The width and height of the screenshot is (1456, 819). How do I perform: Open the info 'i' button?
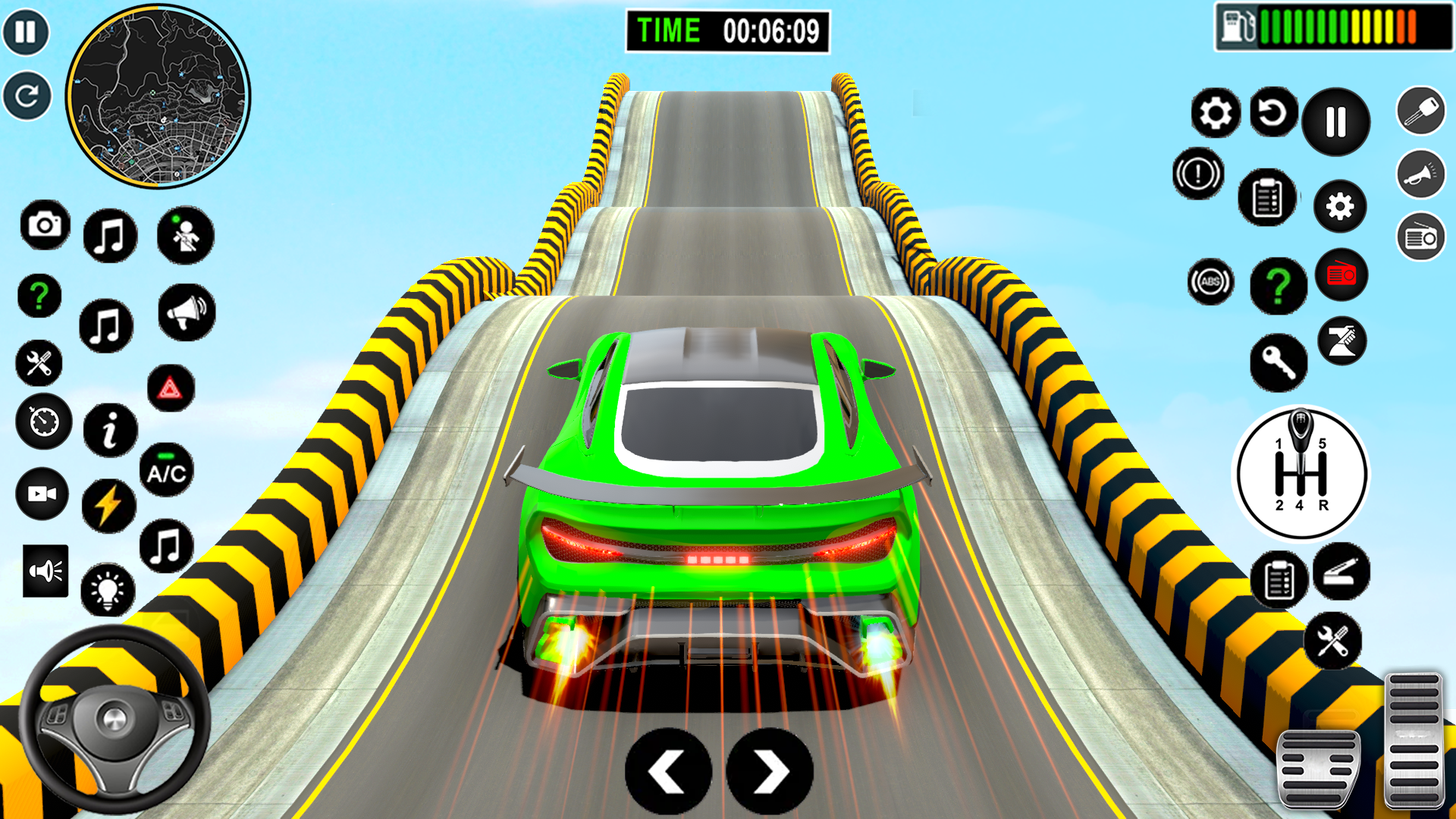(111, 430)
